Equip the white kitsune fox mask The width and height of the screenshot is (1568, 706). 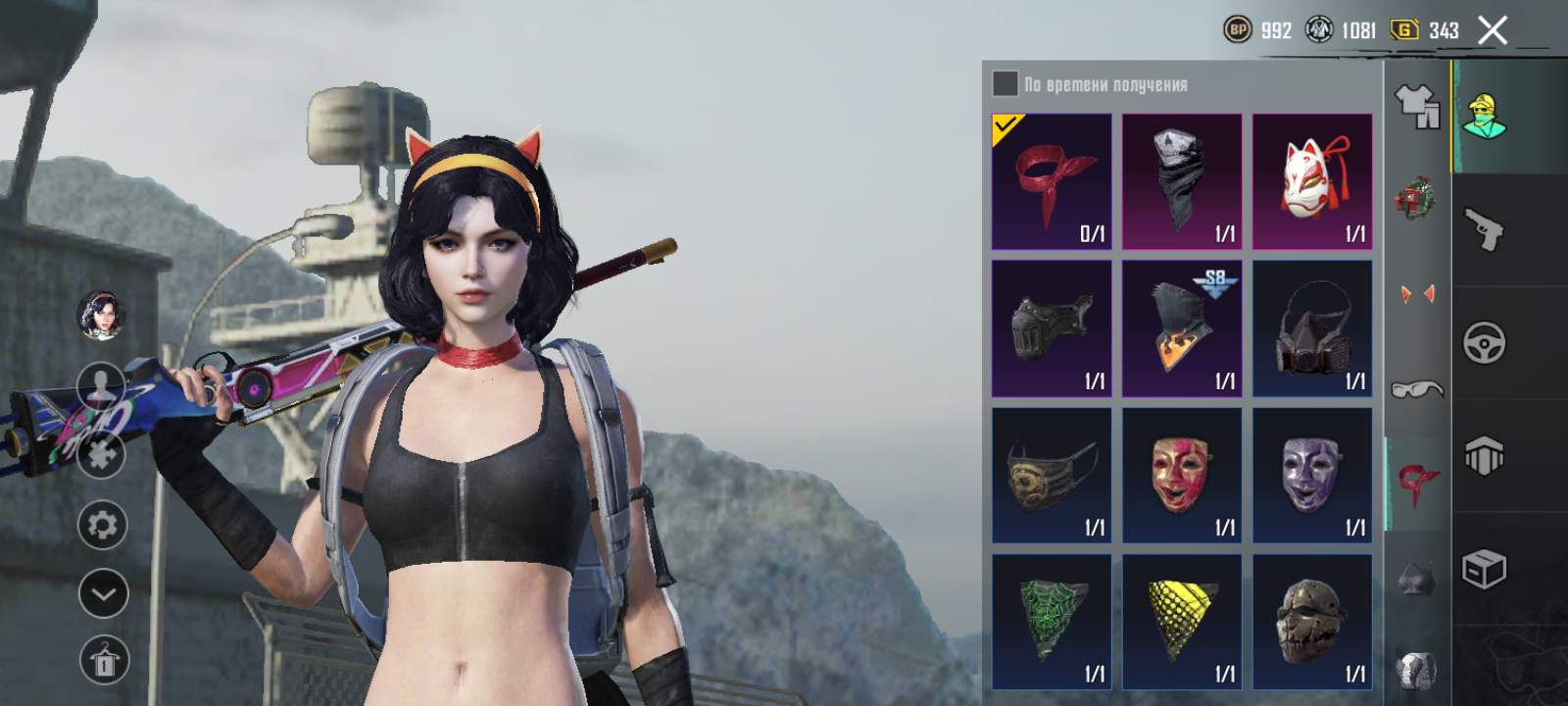pyautogui.click(x=1312, y=181)
